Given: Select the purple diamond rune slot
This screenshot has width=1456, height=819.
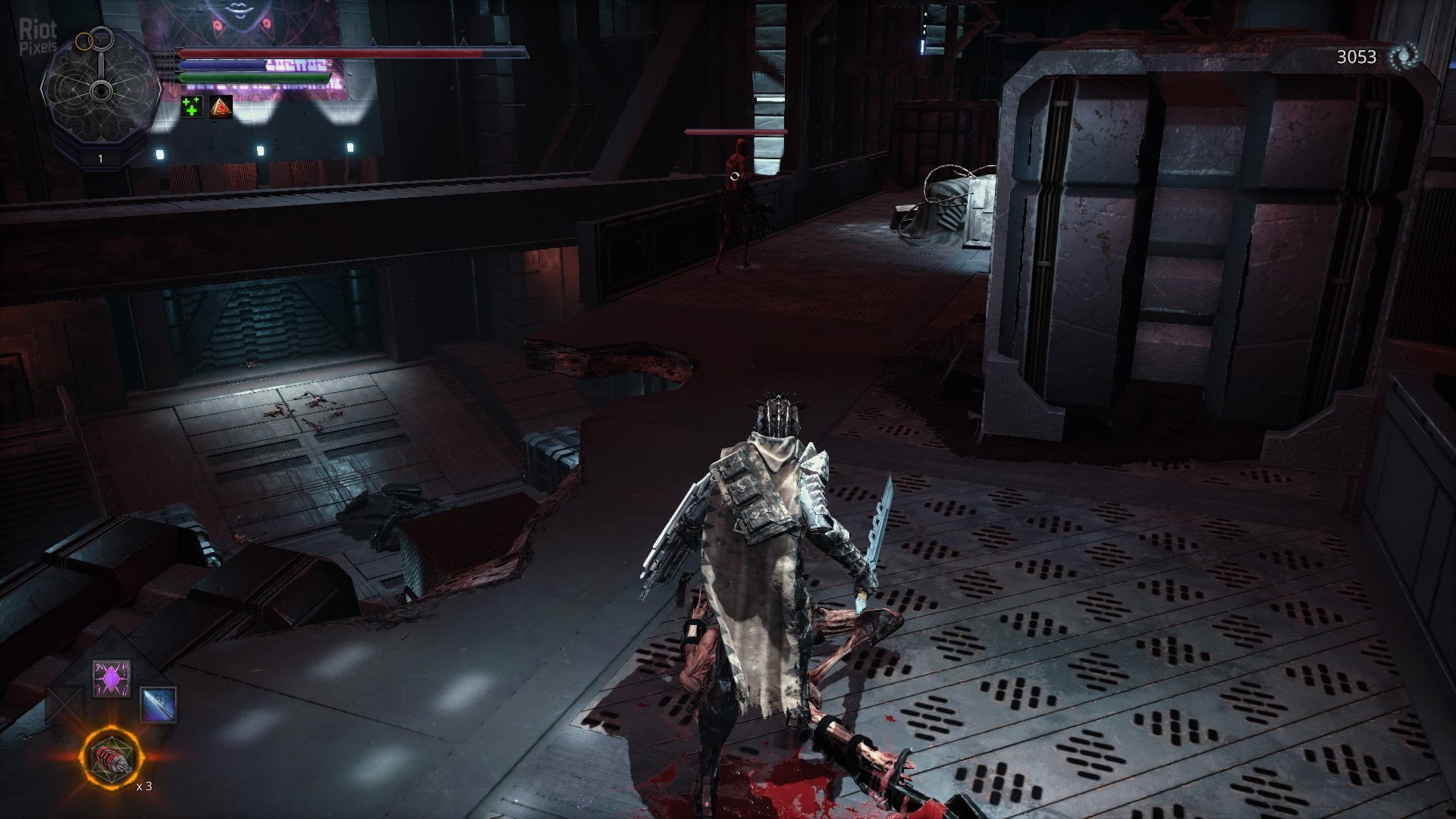Looking at the screenshot, I should pyautogui.click(x=111, y=678).
